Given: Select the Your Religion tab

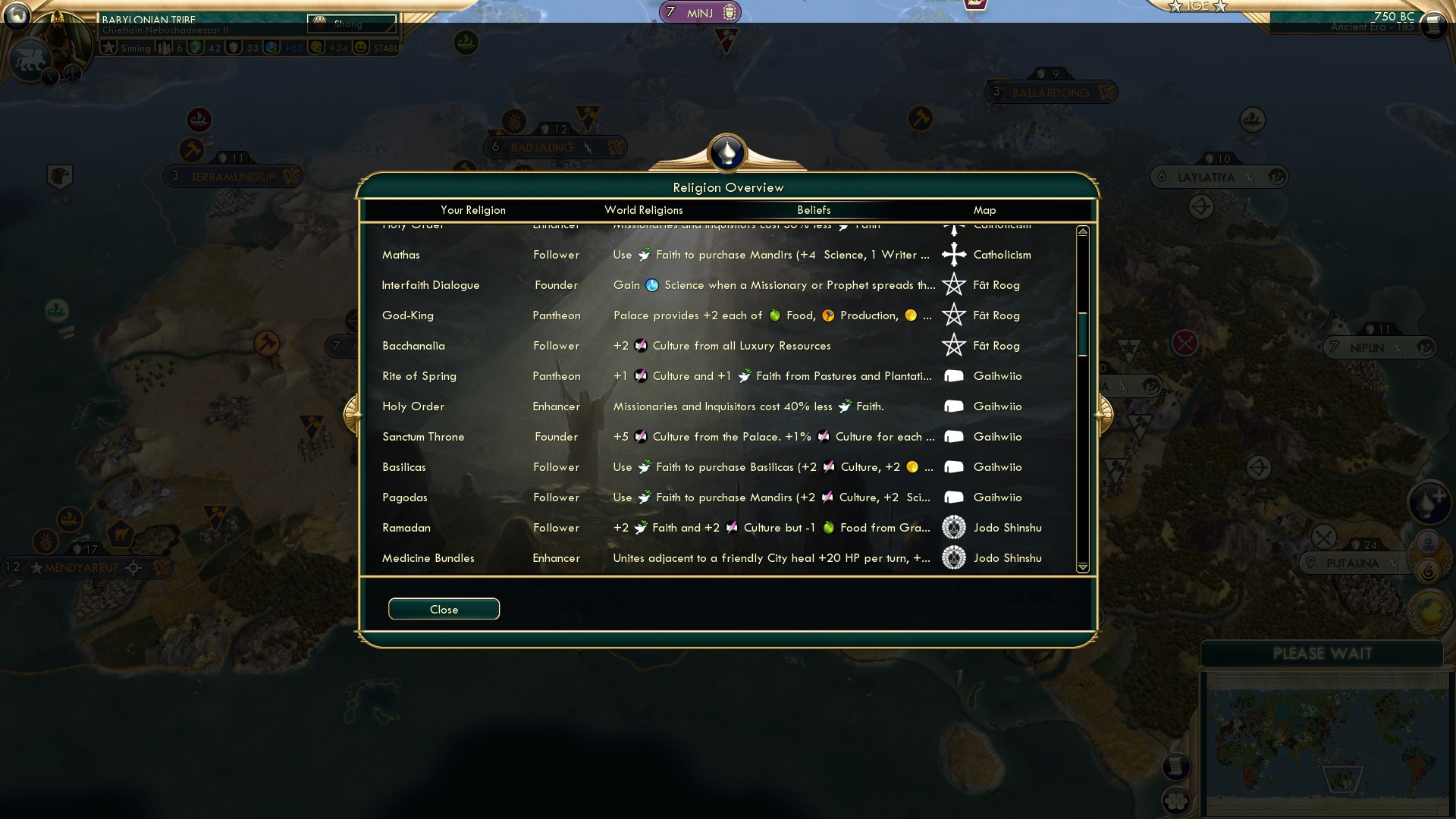Looking at the screenshot, I should click(474, 210).
